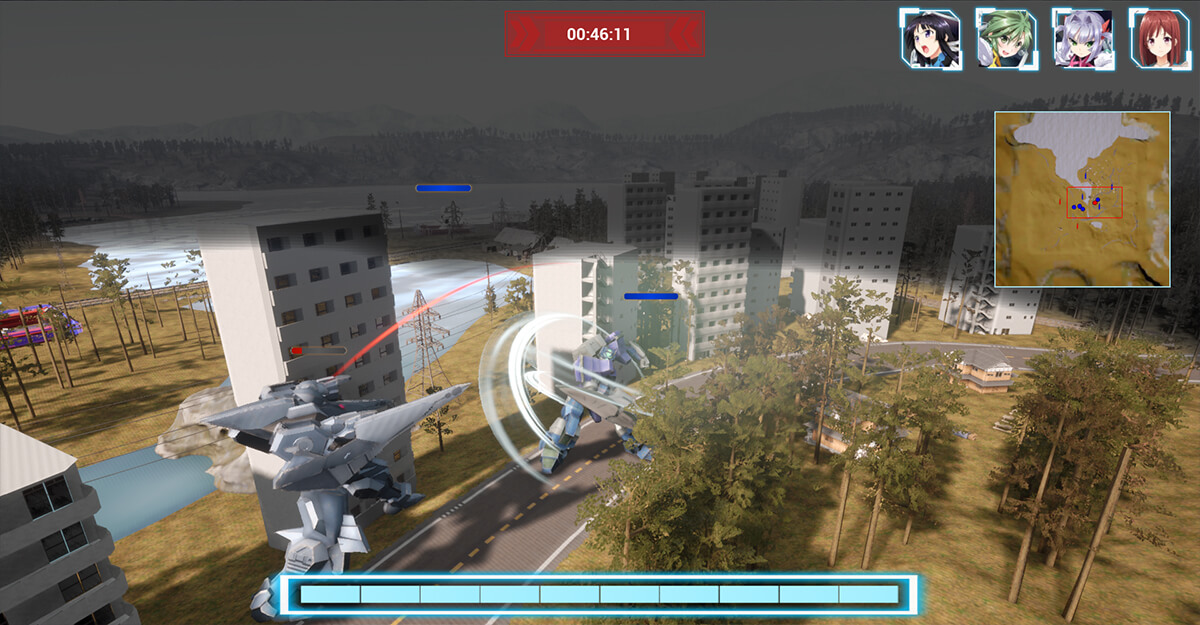Pick the red-haired pilot portrait
Image resolution: width=1200 pixels, height=625 pixels.
click(1159, 39)
